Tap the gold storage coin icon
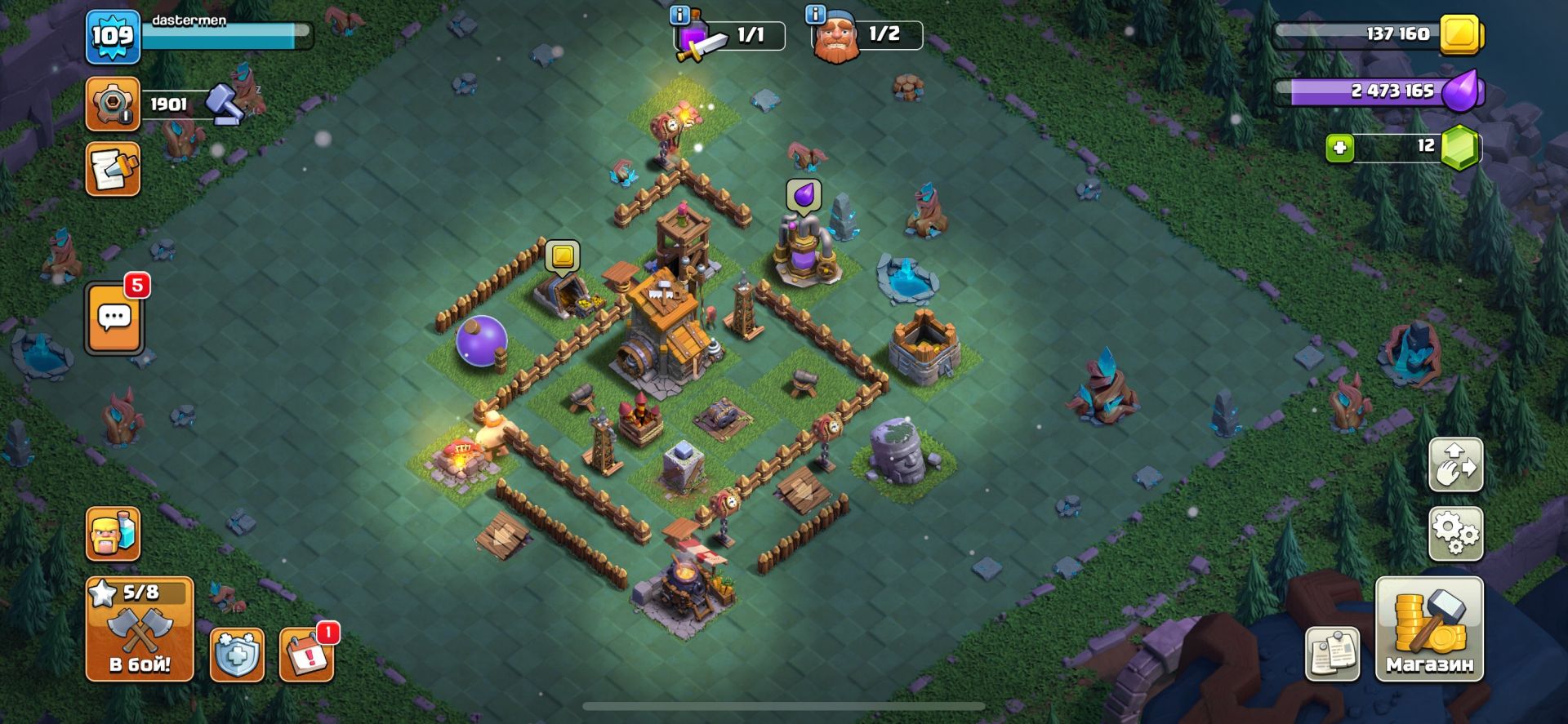The width and height of the screenshot is (1568, 724). [x=1460, y=35]
